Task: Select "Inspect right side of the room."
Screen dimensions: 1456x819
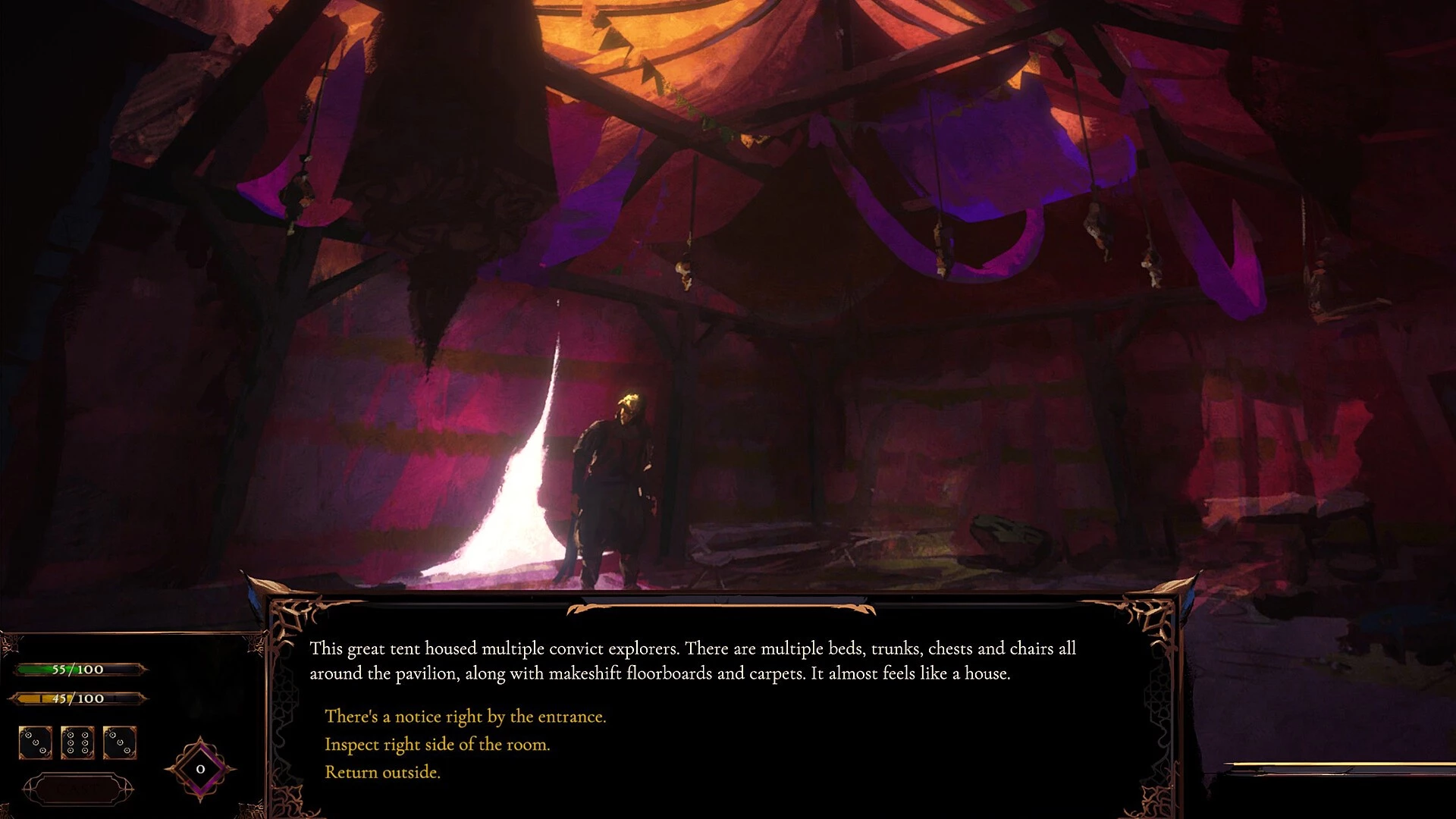Action: coord(437,745)
